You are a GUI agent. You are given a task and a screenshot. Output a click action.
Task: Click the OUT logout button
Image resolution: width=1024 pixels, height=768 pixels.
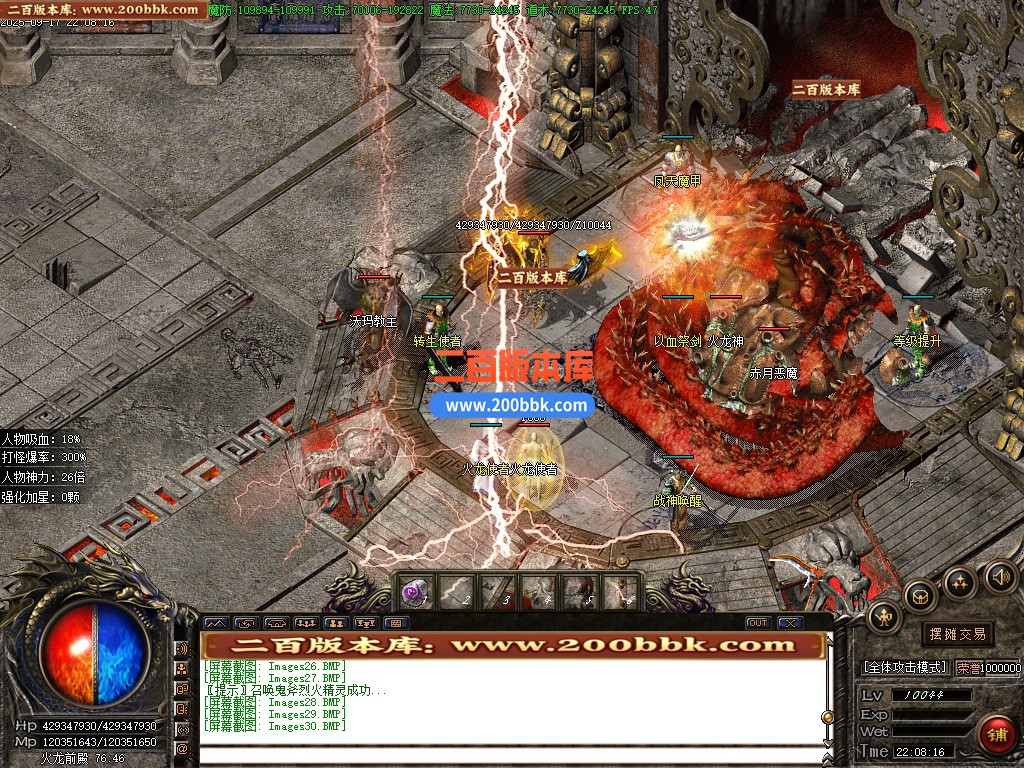pos(758,623)
